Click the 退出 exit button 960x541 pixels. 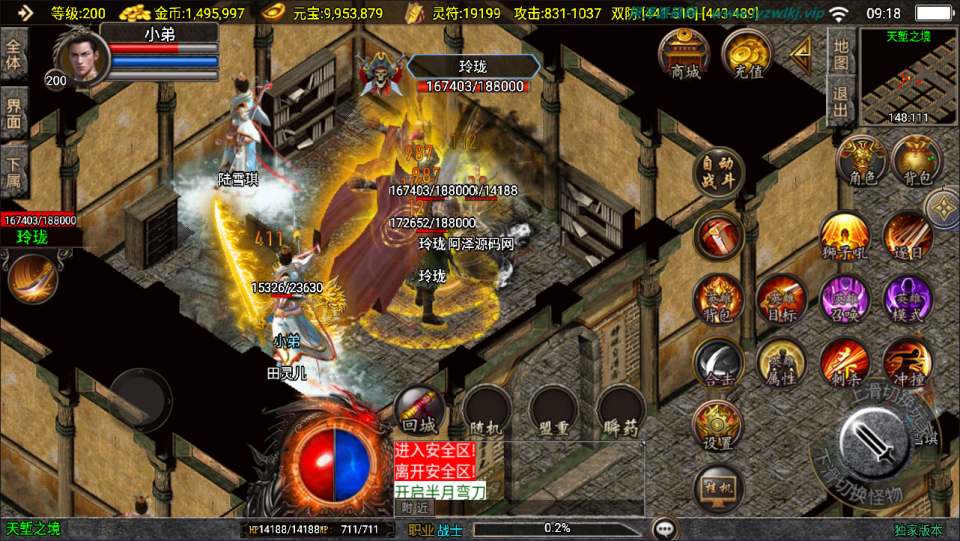pyautogui.click(x=841, y=101)
